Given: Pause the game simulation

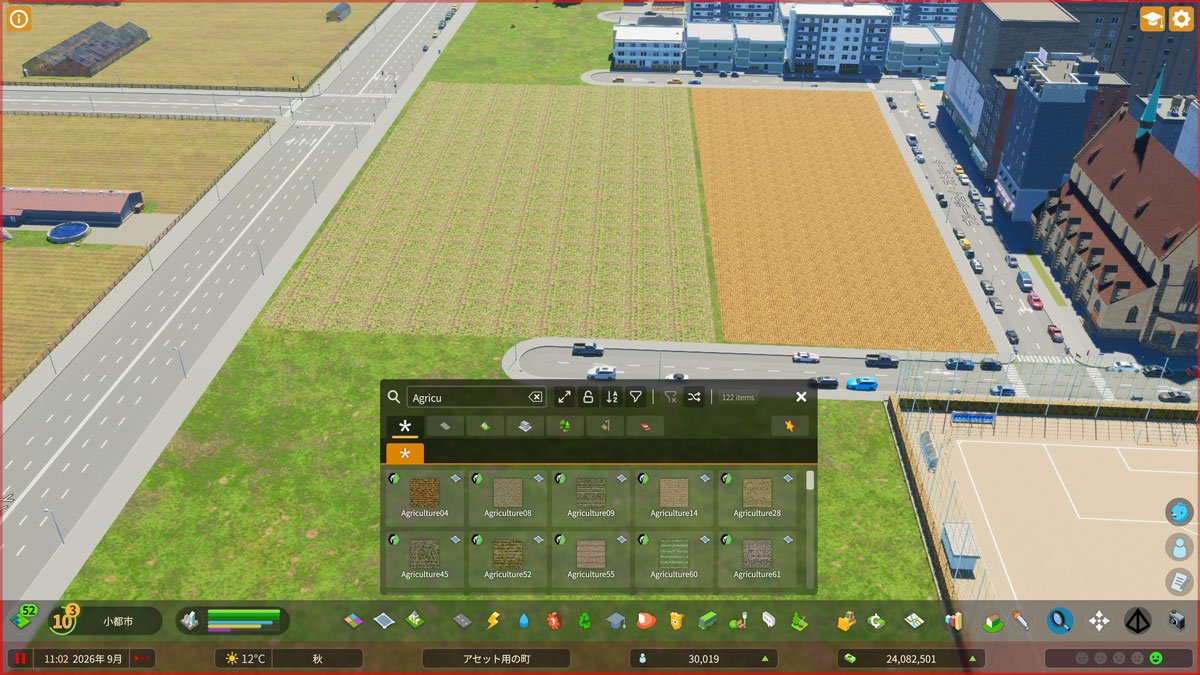Looking at the screenshot, I should point(19,658).
